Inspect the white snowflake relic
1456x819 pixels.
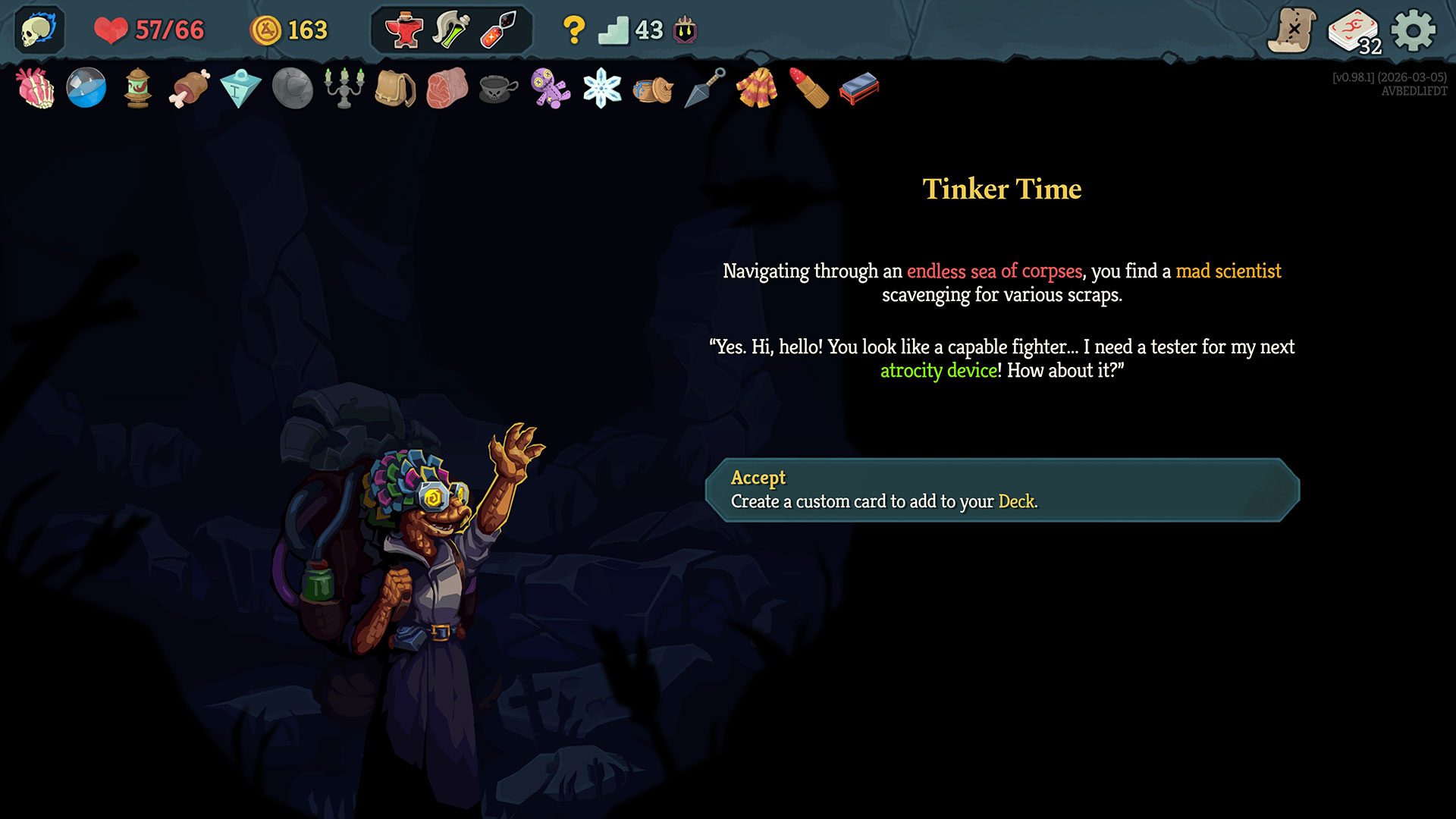coord(602,89)
